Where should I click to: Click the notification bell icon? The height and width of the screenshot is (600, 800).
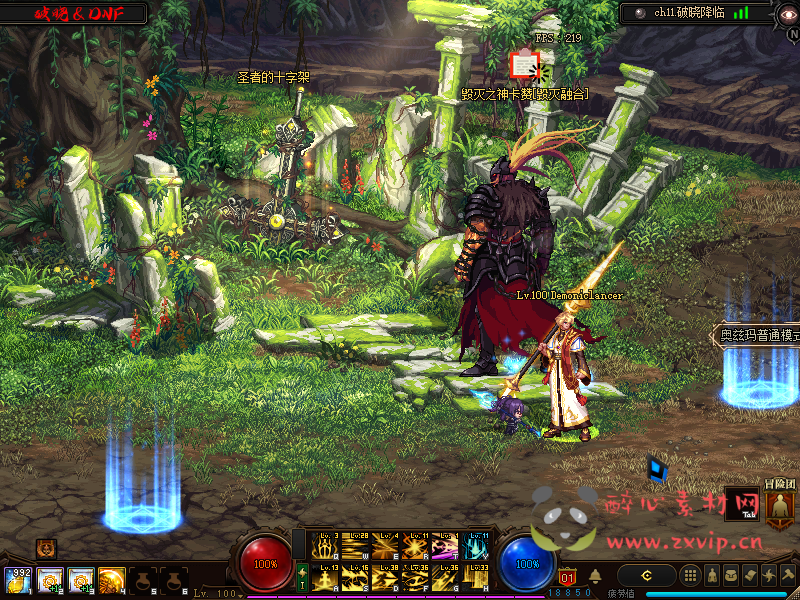pyautogui.click(x=595, y=576)
